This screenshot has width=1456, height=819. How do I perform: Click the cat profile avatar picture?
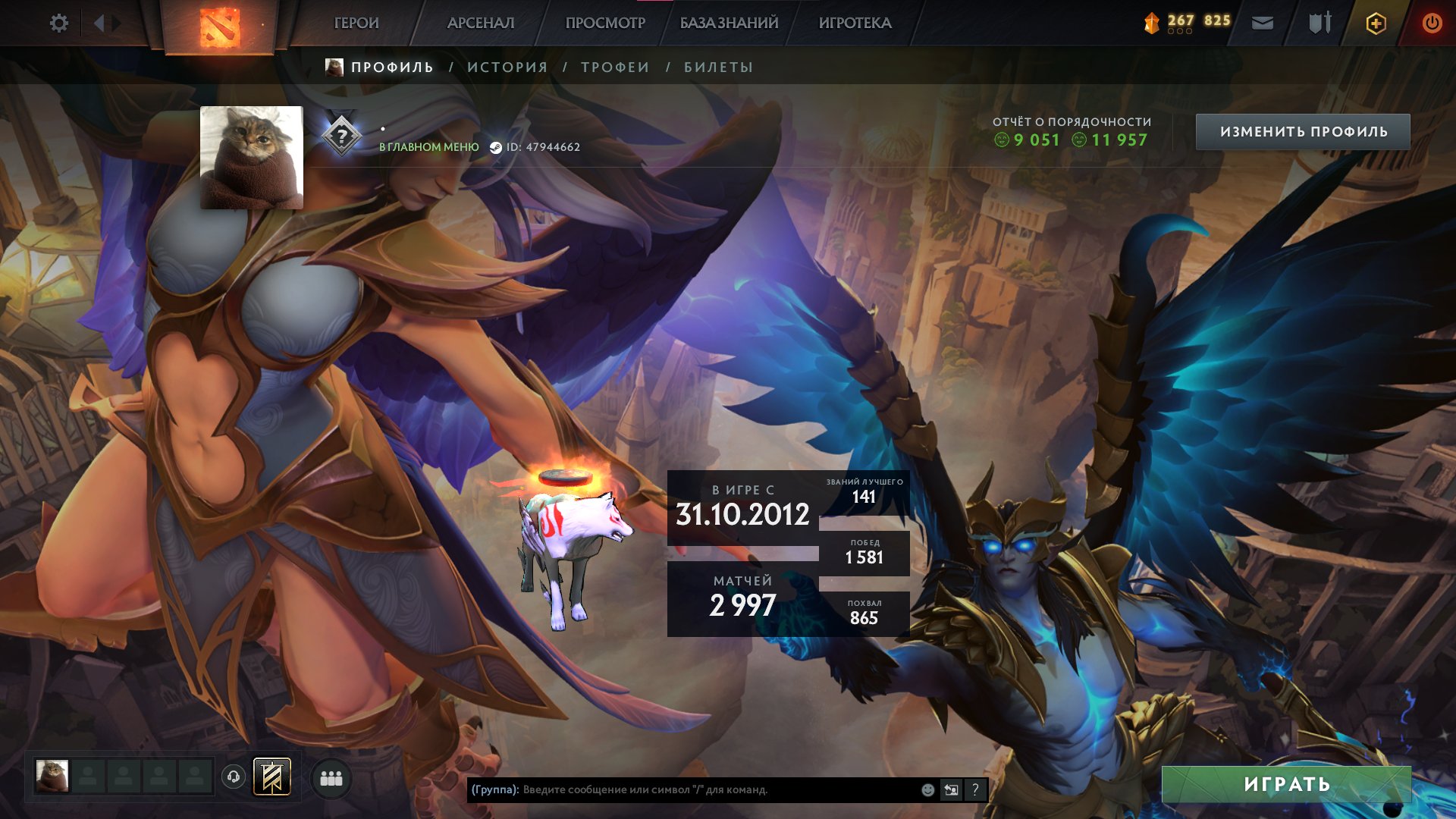[251, 158]
